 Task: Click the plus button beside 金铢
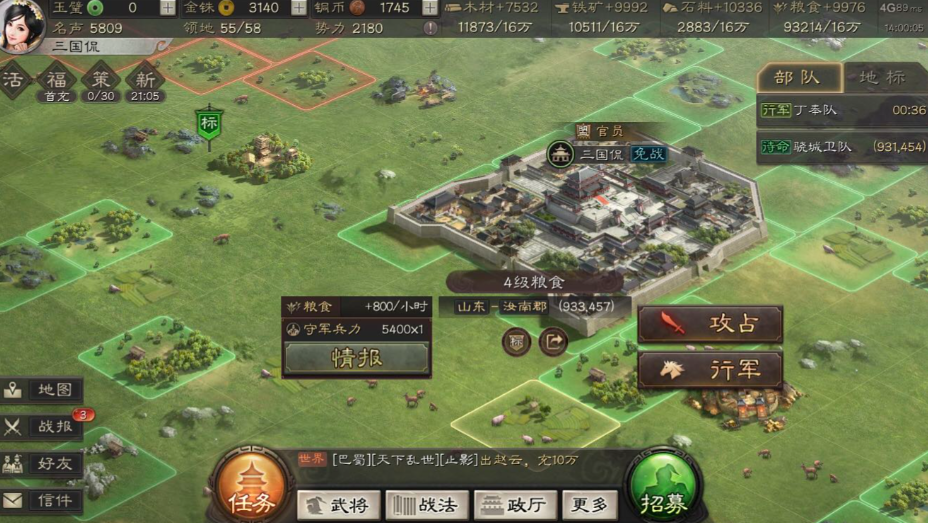coord(298,8)
